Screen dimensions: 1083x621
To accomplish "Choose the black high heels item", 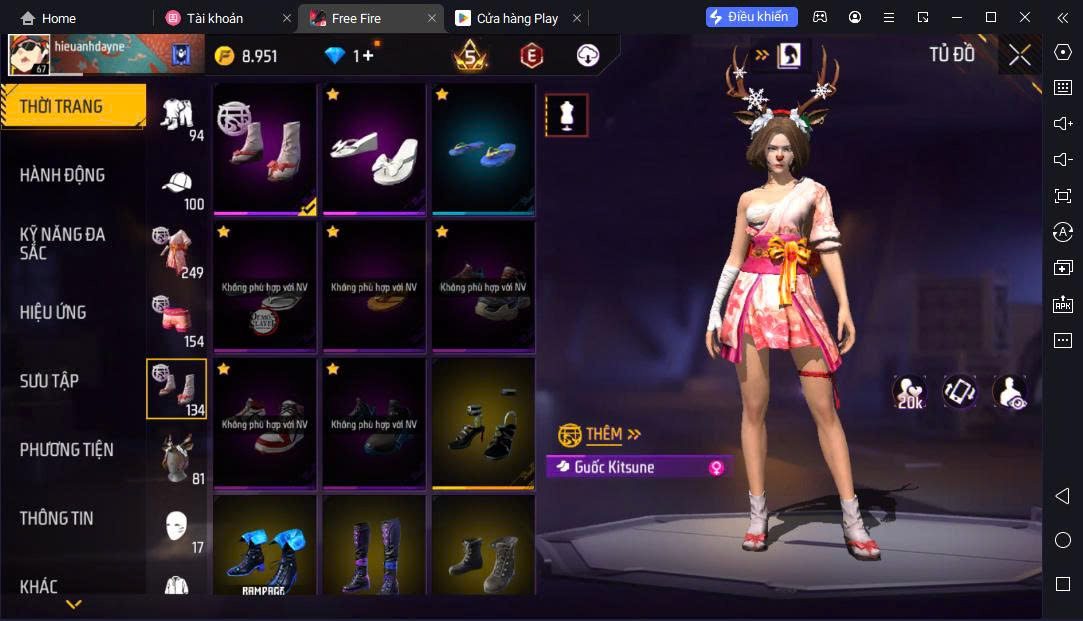I will click(x=483, y=424).
